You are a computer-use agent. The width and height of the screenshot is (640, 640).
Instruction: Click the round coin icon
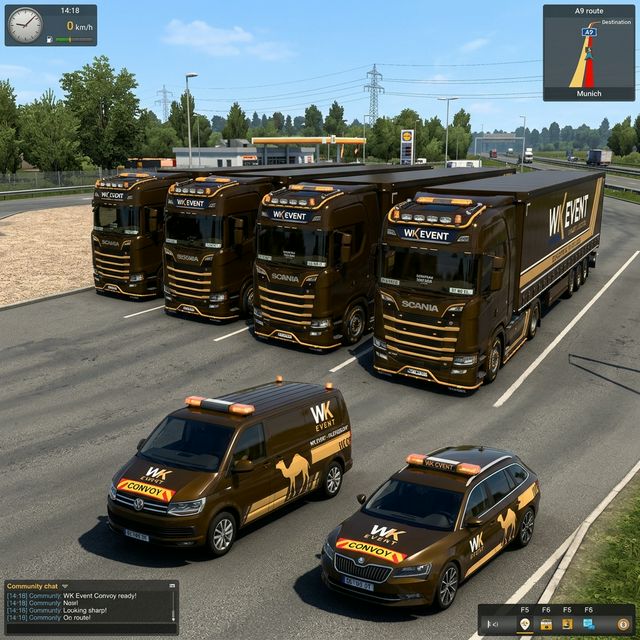point(623,624)
